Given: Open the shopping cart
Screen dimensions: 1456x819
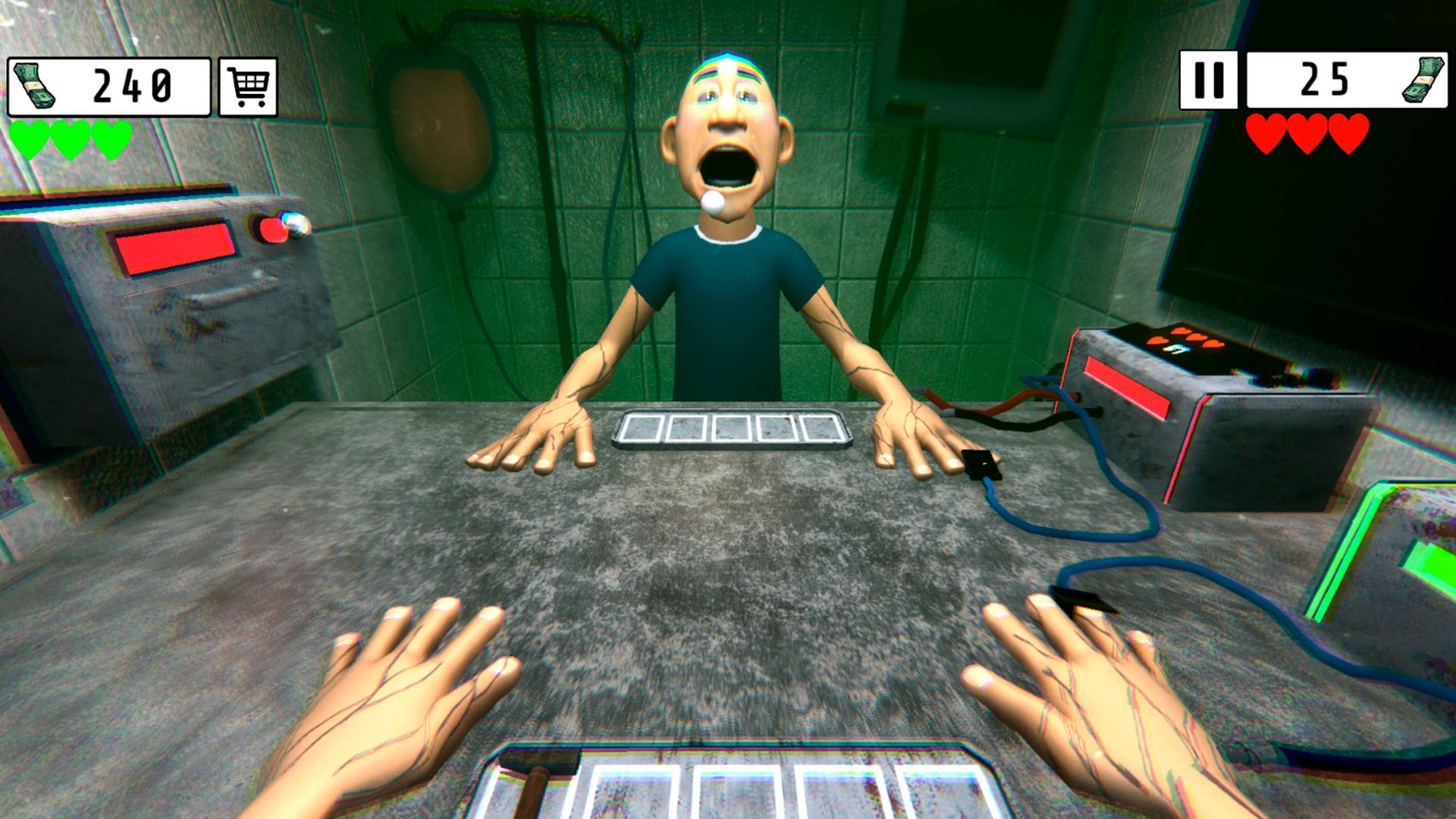Looking at the screenshot, I should 248,86.
